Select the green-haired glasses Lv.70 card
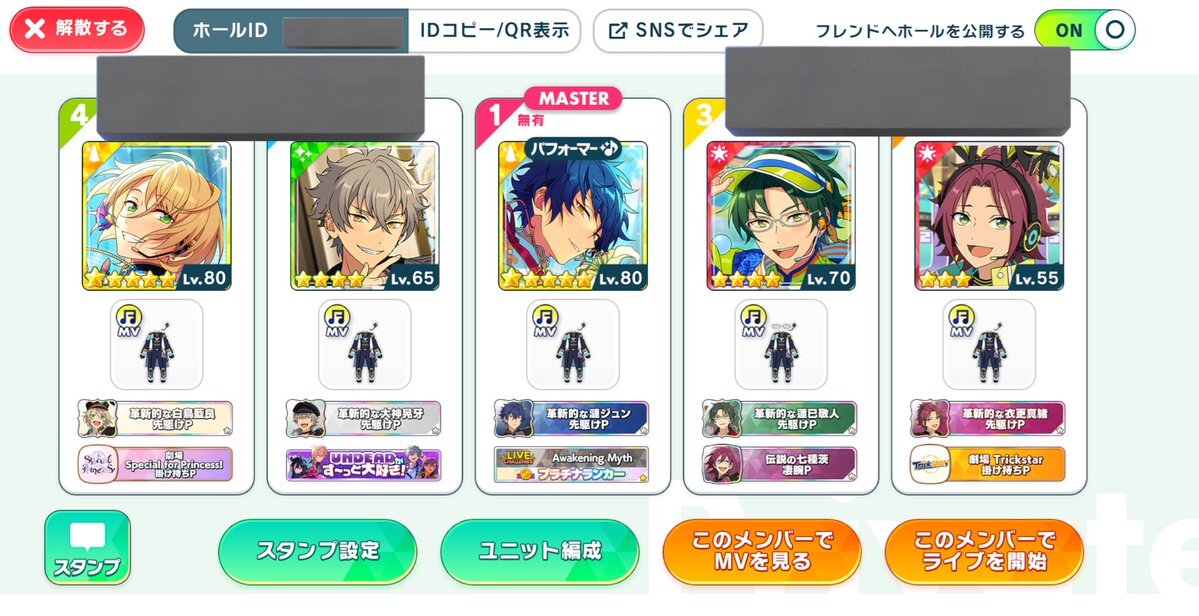This screenshot has width=1199, height=616. 780,216
